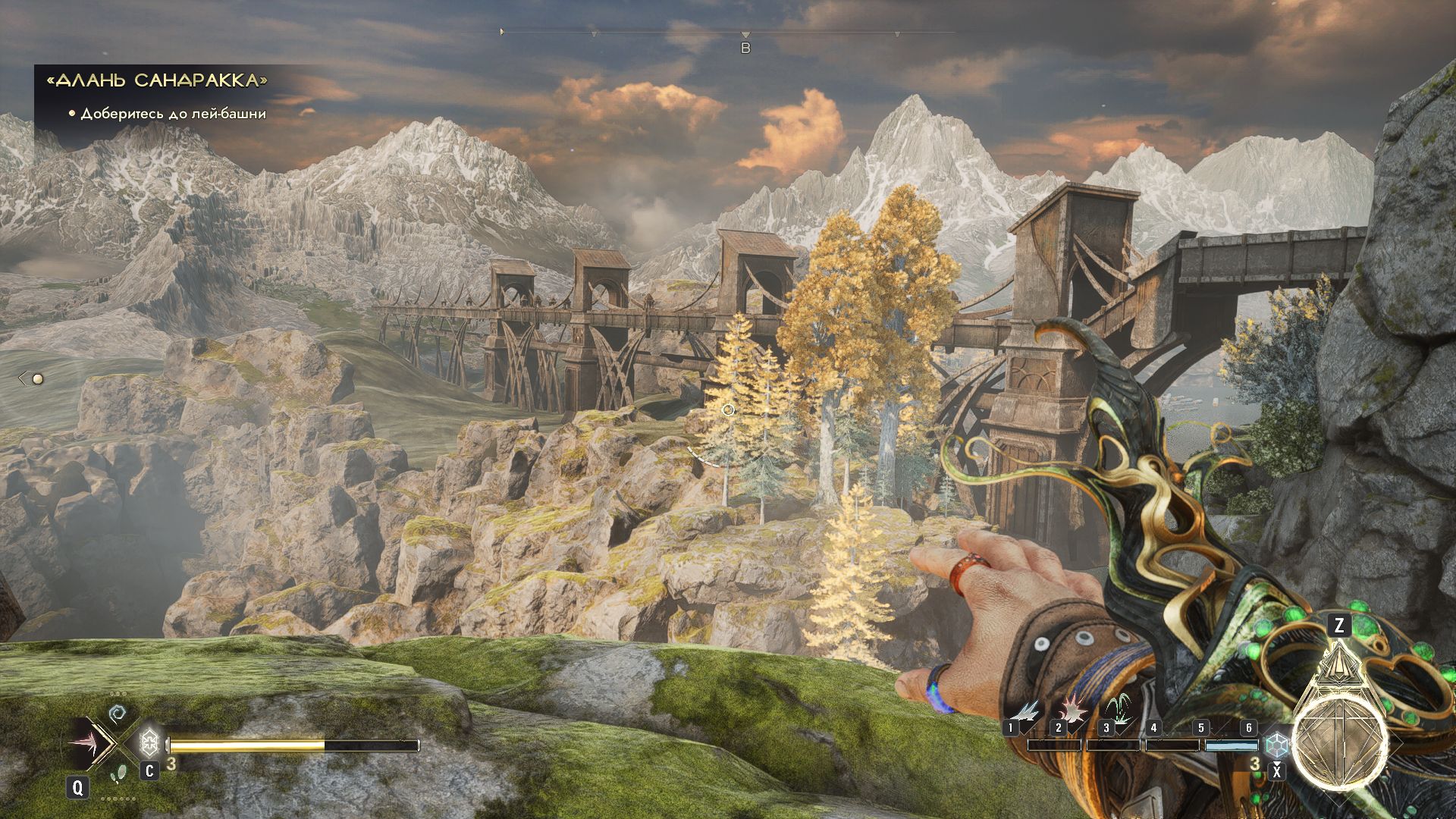Choose the blue spiral consumable icon
This screenshot has width=1456, height=819.
117,714
